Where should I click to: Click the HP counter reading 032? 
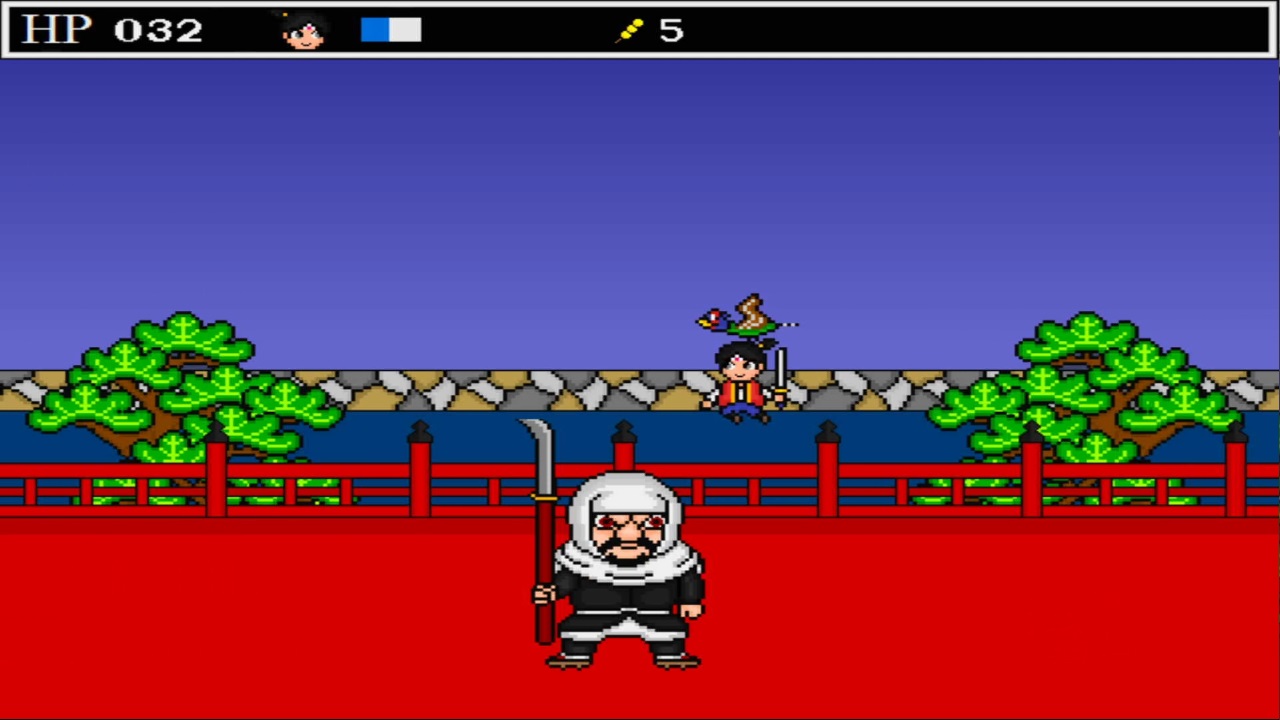click(x=160, y=29)
